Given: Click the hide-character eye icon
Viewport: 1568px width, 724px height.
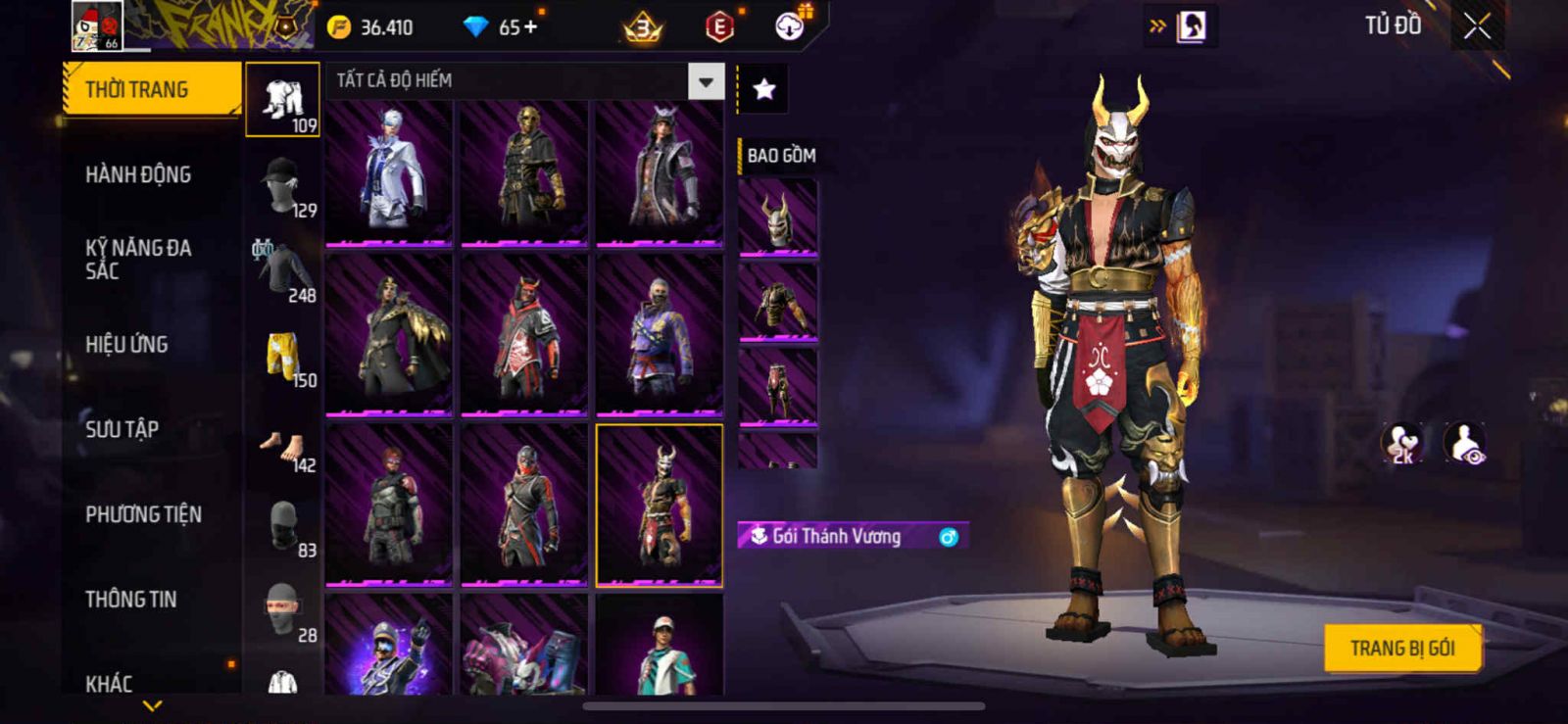Looking at the screenshot, I should point(1465,443).
